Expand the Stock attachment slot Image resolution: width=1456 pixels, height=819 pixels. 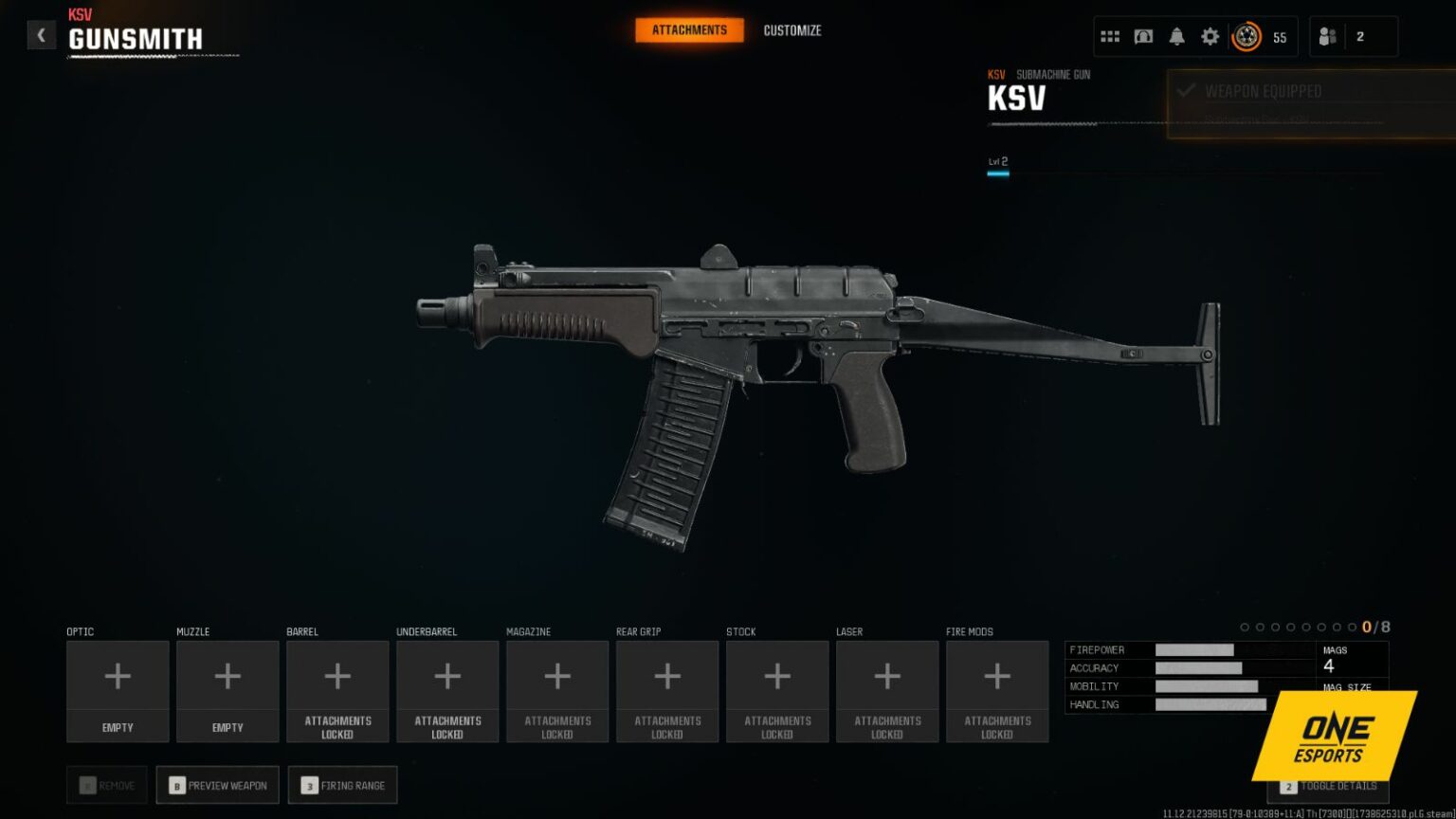coord(777,690)
